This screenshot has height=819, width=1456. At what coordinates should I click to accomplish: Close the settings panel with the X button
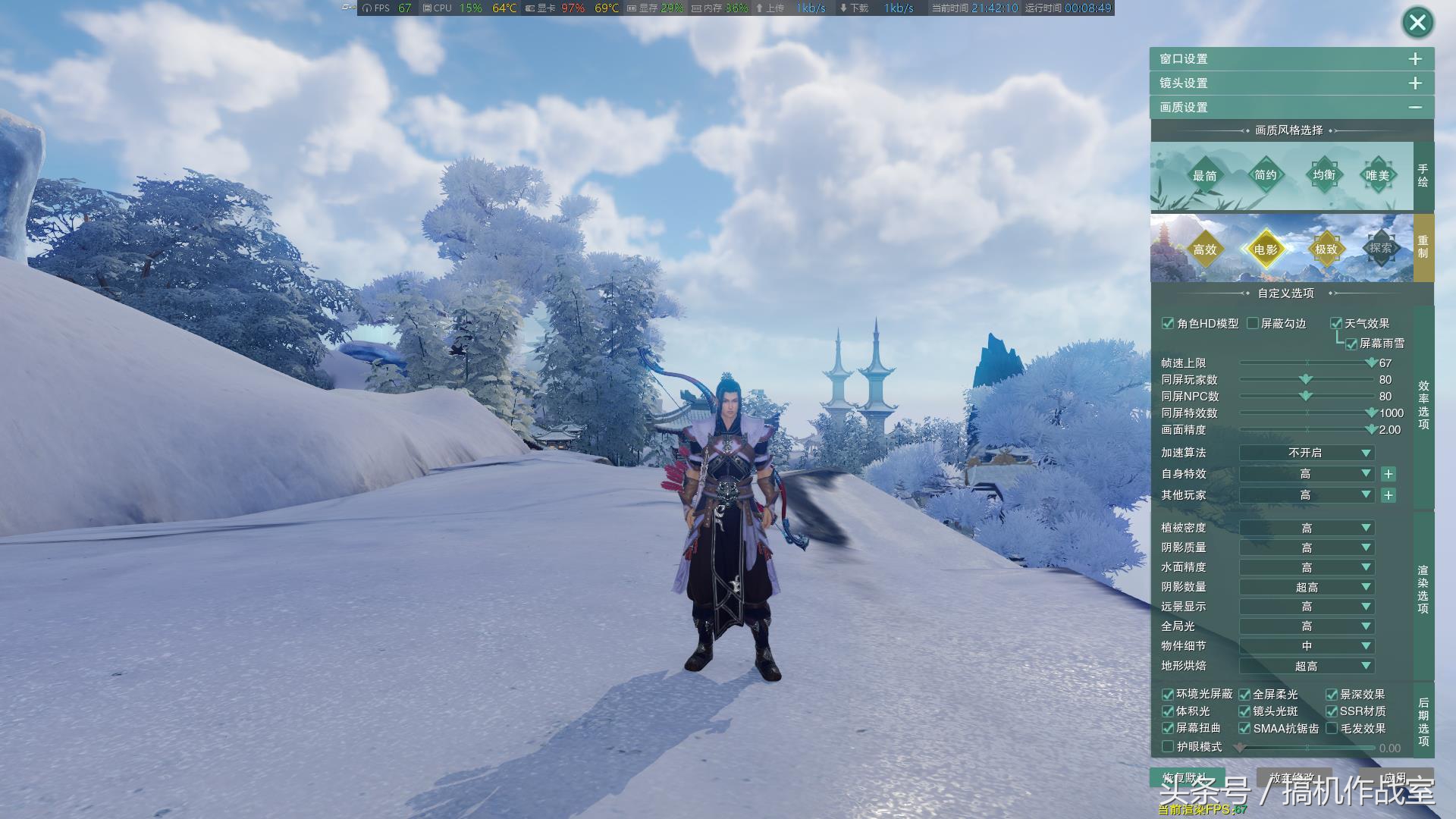click(x=1417, y=23)
